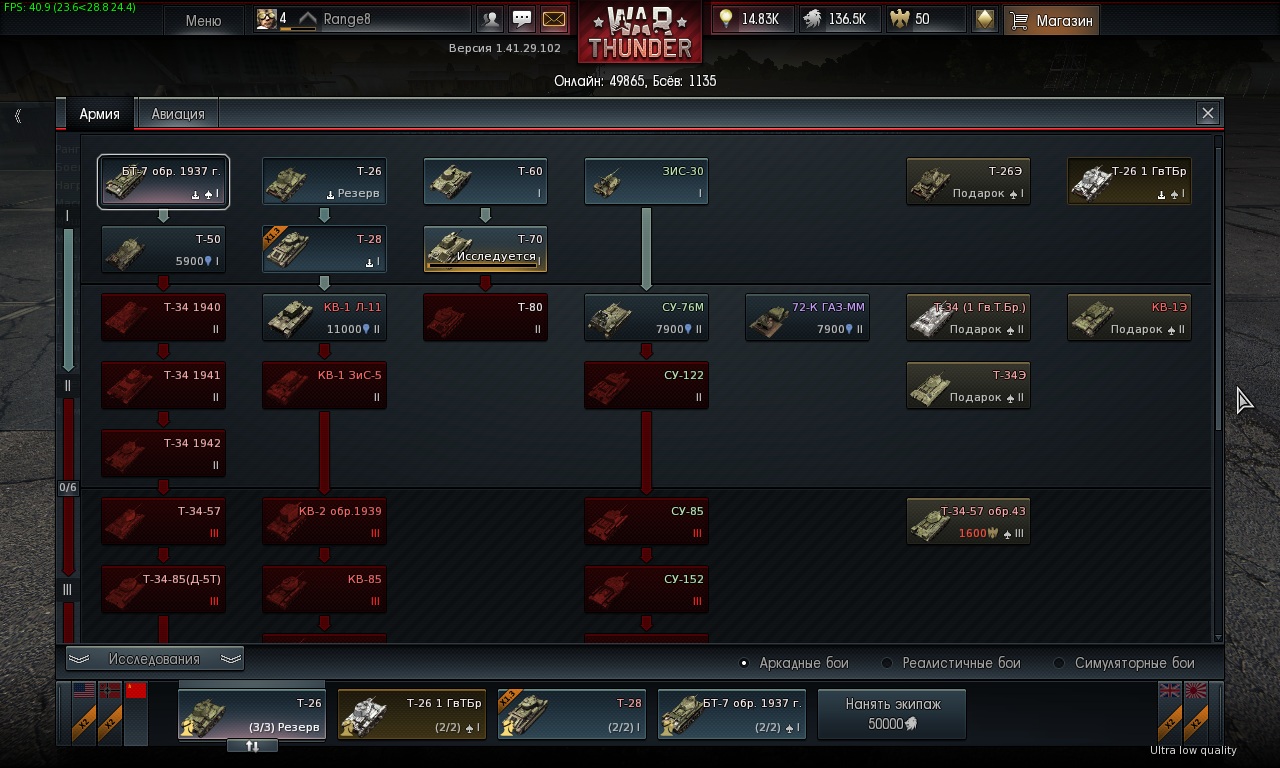1280x768 pixels.
Task: Open the Меню dropdown
Action: pyautogui.click(x=203, y=20)
